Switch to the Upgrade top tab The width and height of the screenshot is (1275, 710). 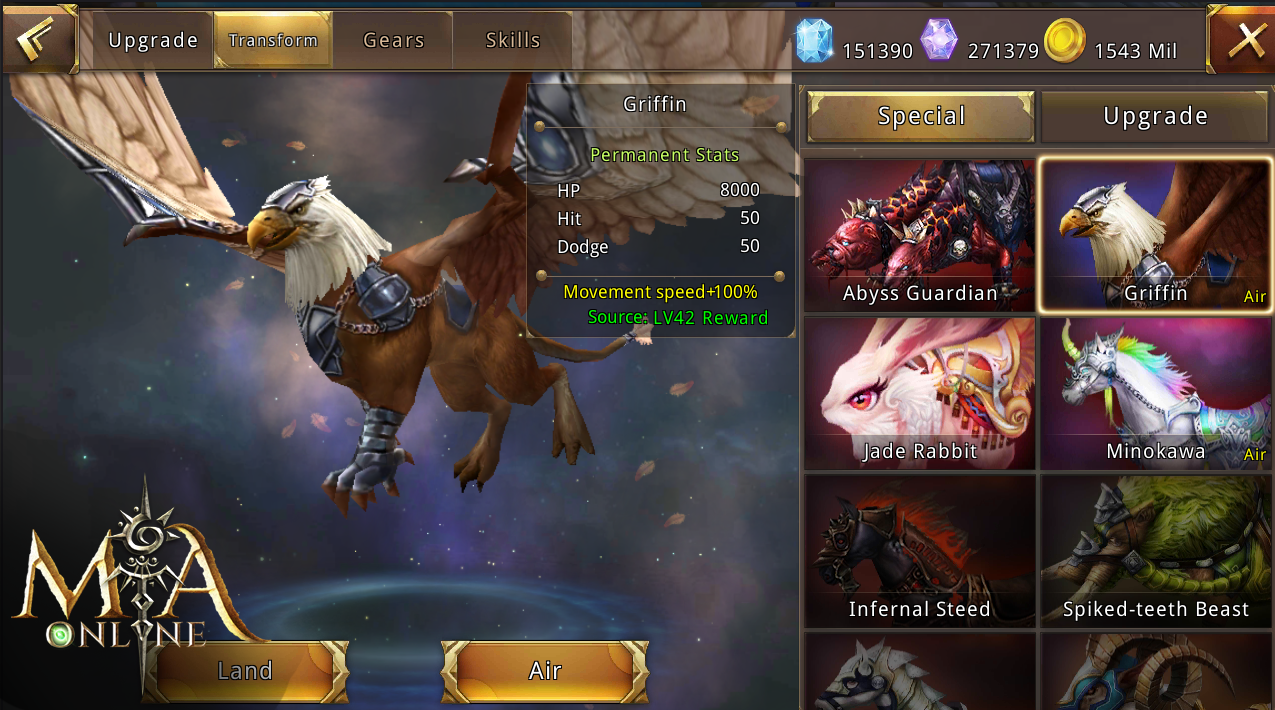154,41
